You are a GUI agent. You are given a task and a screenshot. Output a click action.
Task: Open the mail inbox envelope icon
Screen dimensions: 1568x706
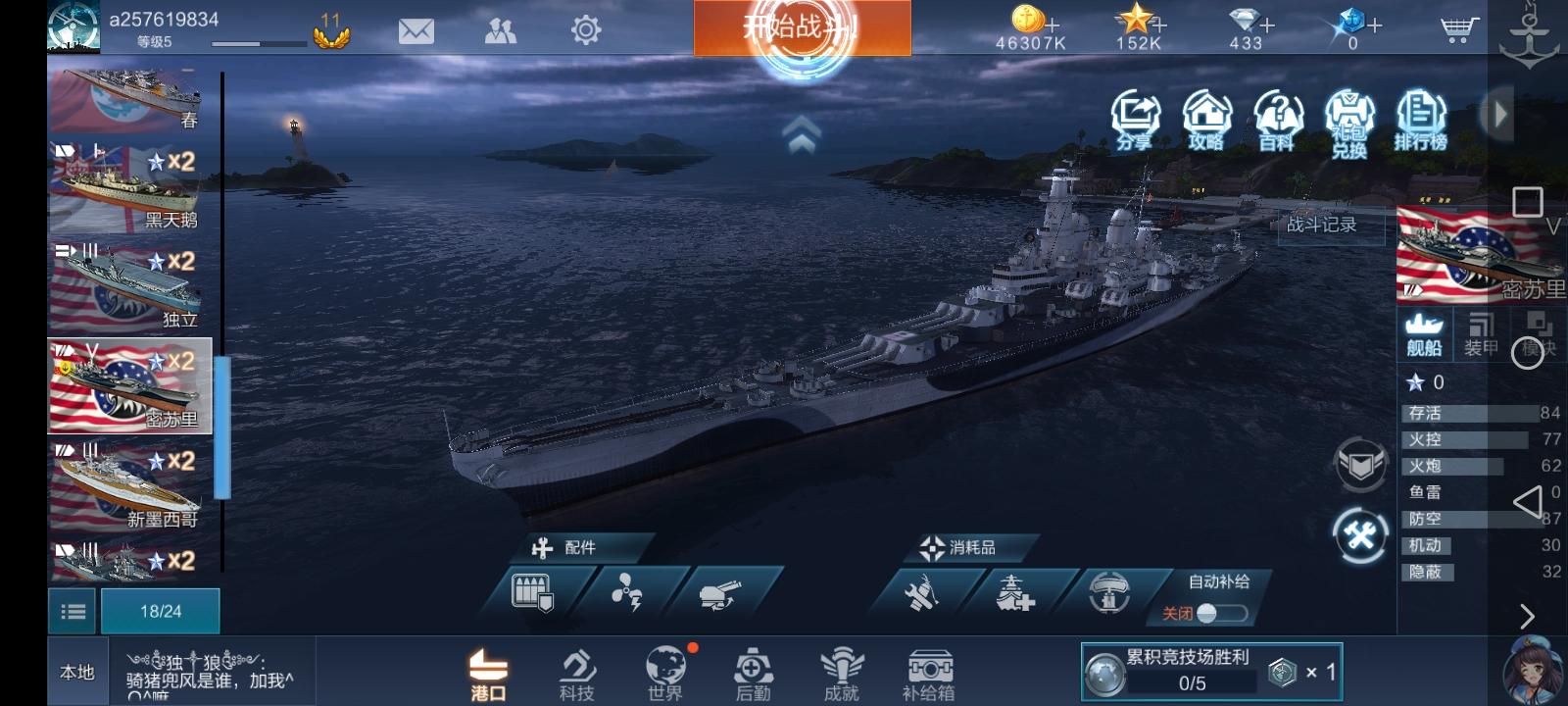pyautogui.click(x=416, y=29)
